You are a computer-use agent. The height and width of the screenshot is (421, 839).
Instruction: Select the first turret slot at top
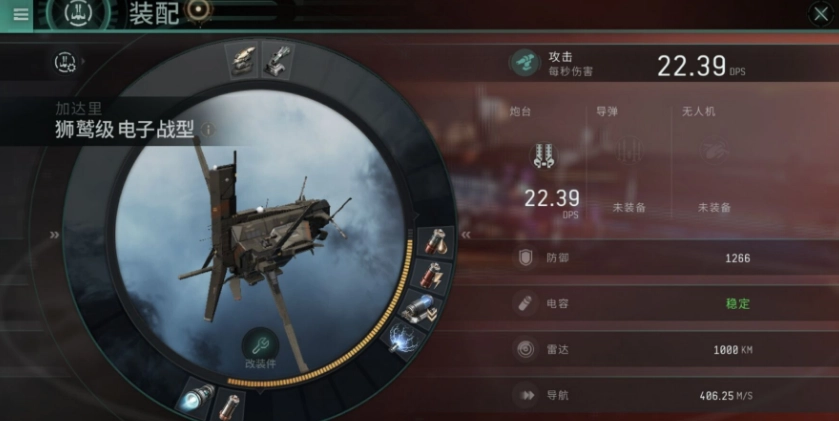tap(243, 60)
